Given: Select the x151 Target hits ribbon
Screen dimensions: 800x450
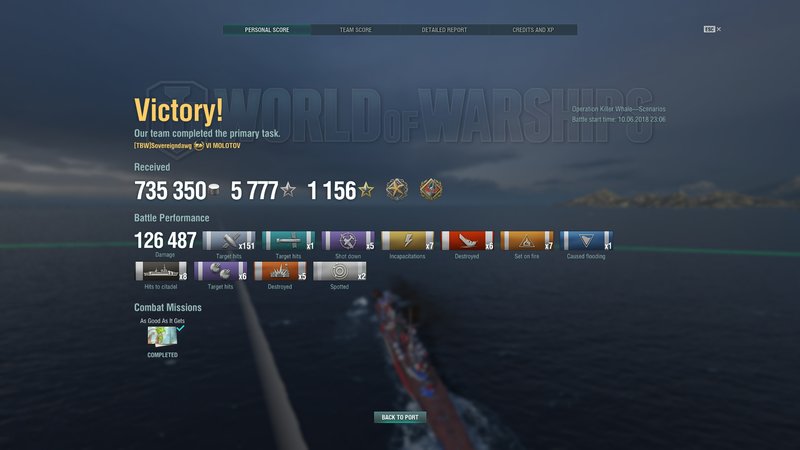Looking at the screenshot, I should point(228,241).
